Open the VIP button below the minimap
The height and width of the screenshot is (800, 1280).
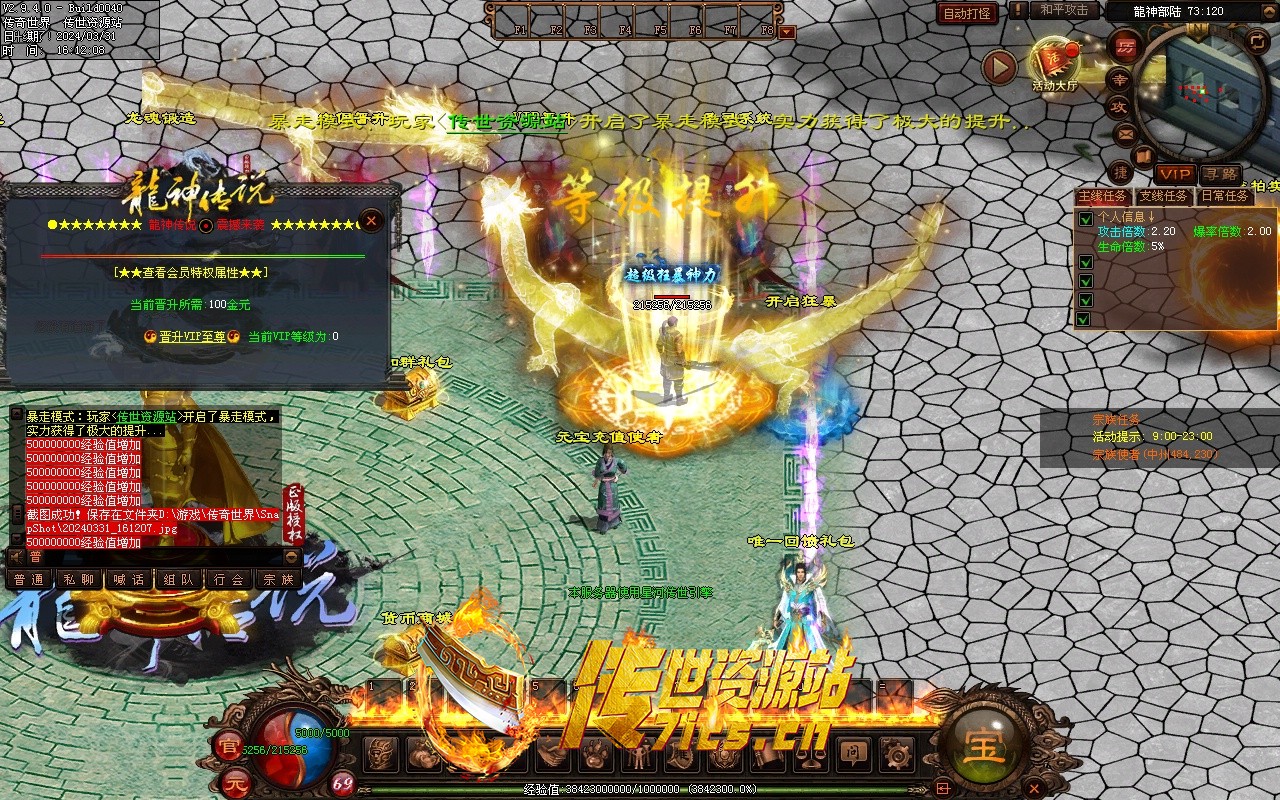click(x=1175, y=175)
